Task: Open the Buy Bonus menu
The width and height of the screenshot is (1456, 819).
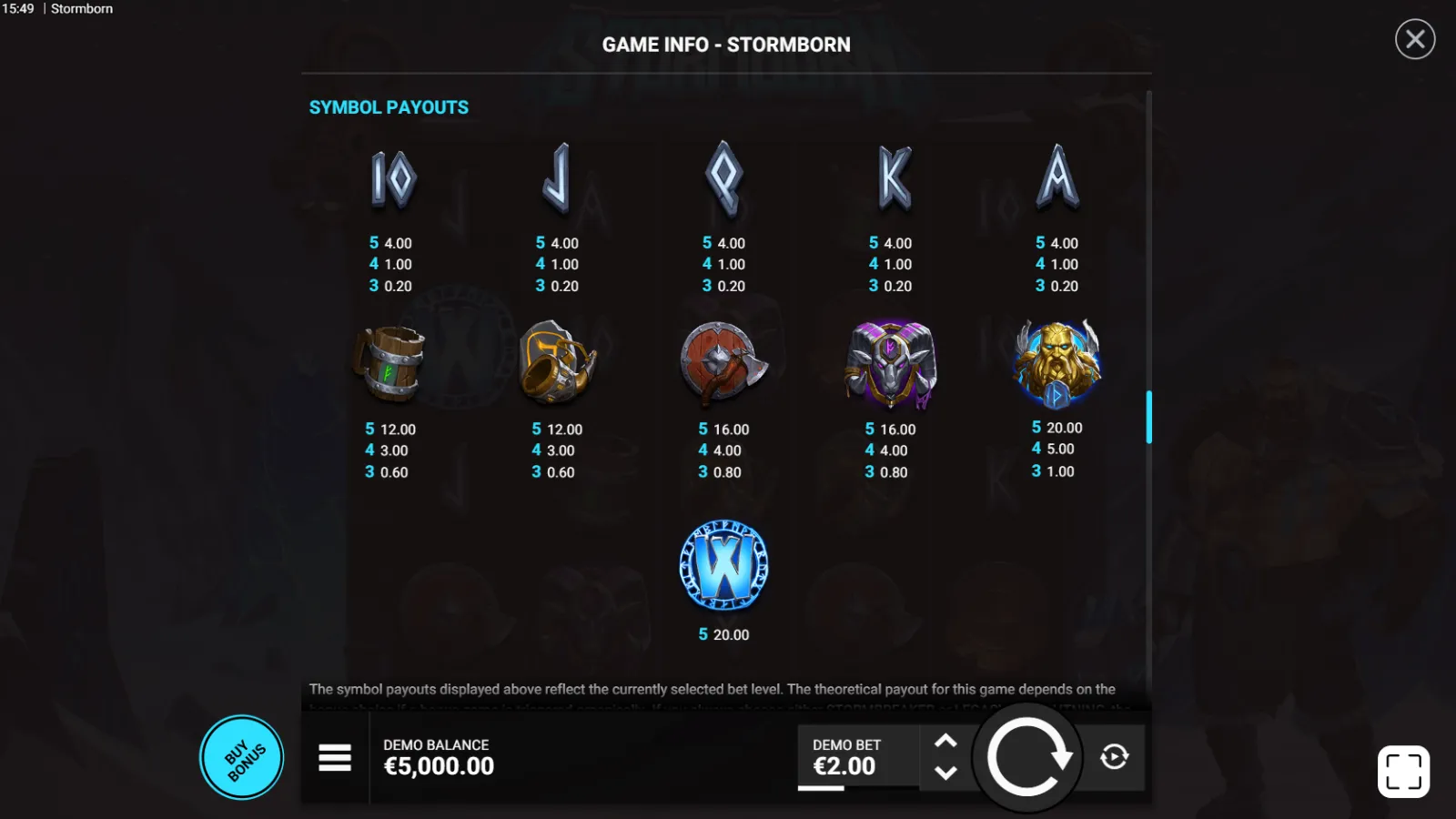Action: tap(242, 757)
